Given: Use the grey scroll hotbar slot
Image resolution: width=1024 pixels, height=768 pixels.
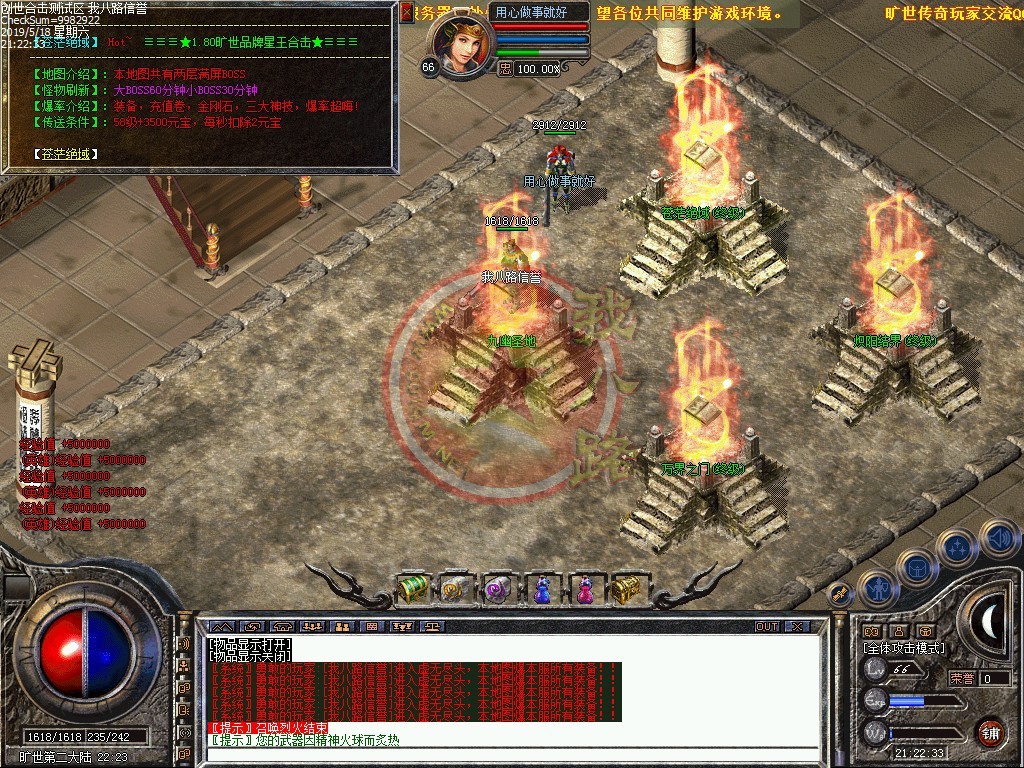Looking at the screenshot, I should 455,589.
